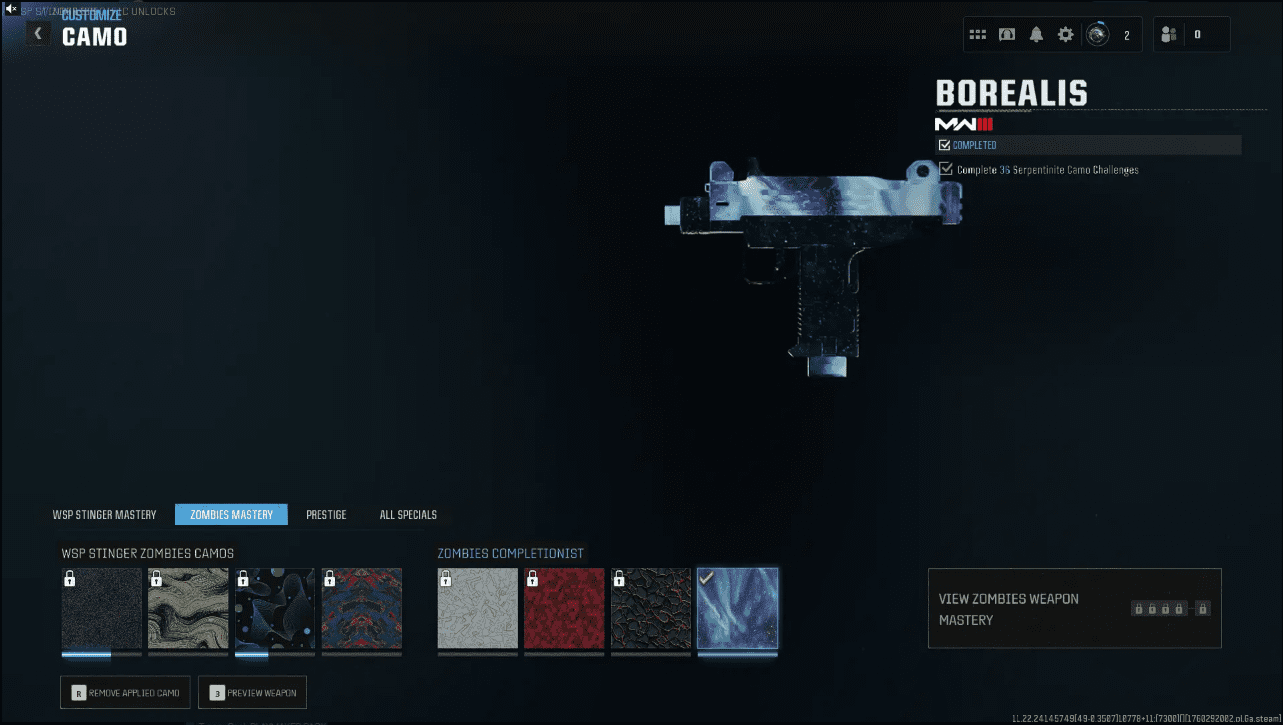
Task: Pick the black cracked-lava completionist camo
Action: pyautogui.click(x=651, y=609)
